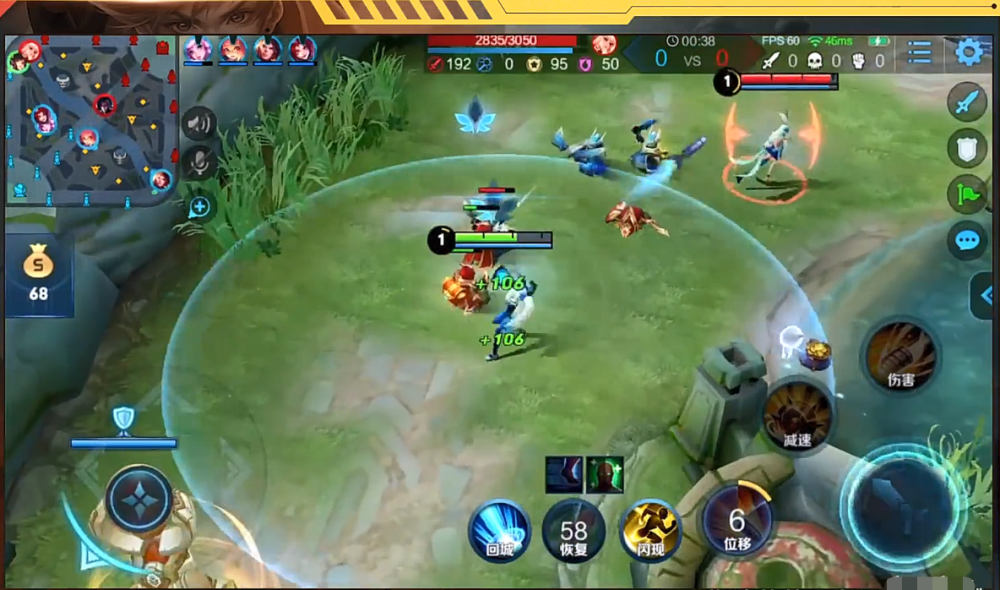The width and height of the screenshot is (1000, 590).
Task: Select the shield retreat signal icon
Action: 967,148
